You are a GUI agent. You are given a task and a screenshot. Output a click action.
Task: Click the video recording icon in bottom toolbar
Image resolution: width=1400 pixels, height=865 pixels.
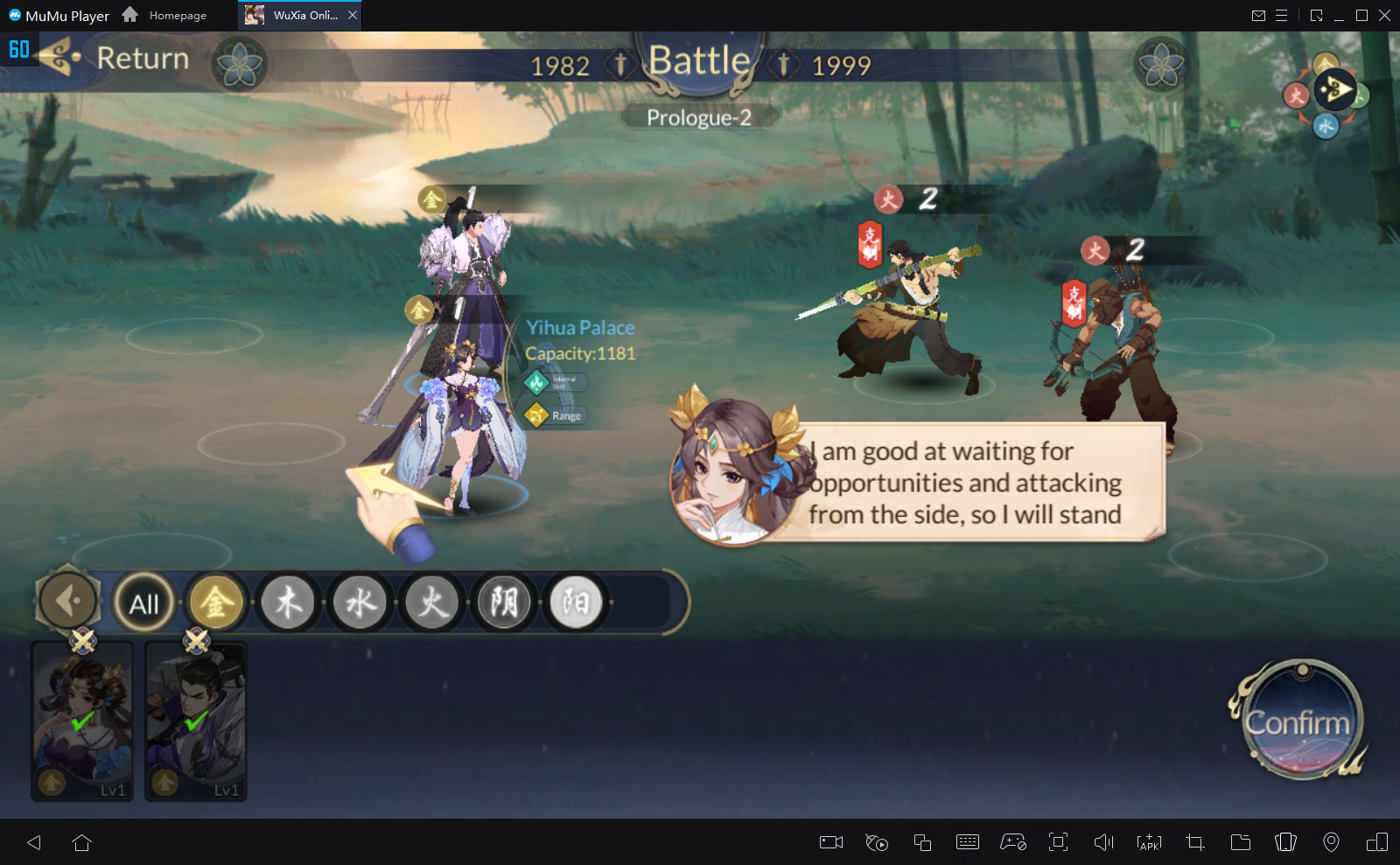[829, 842]
